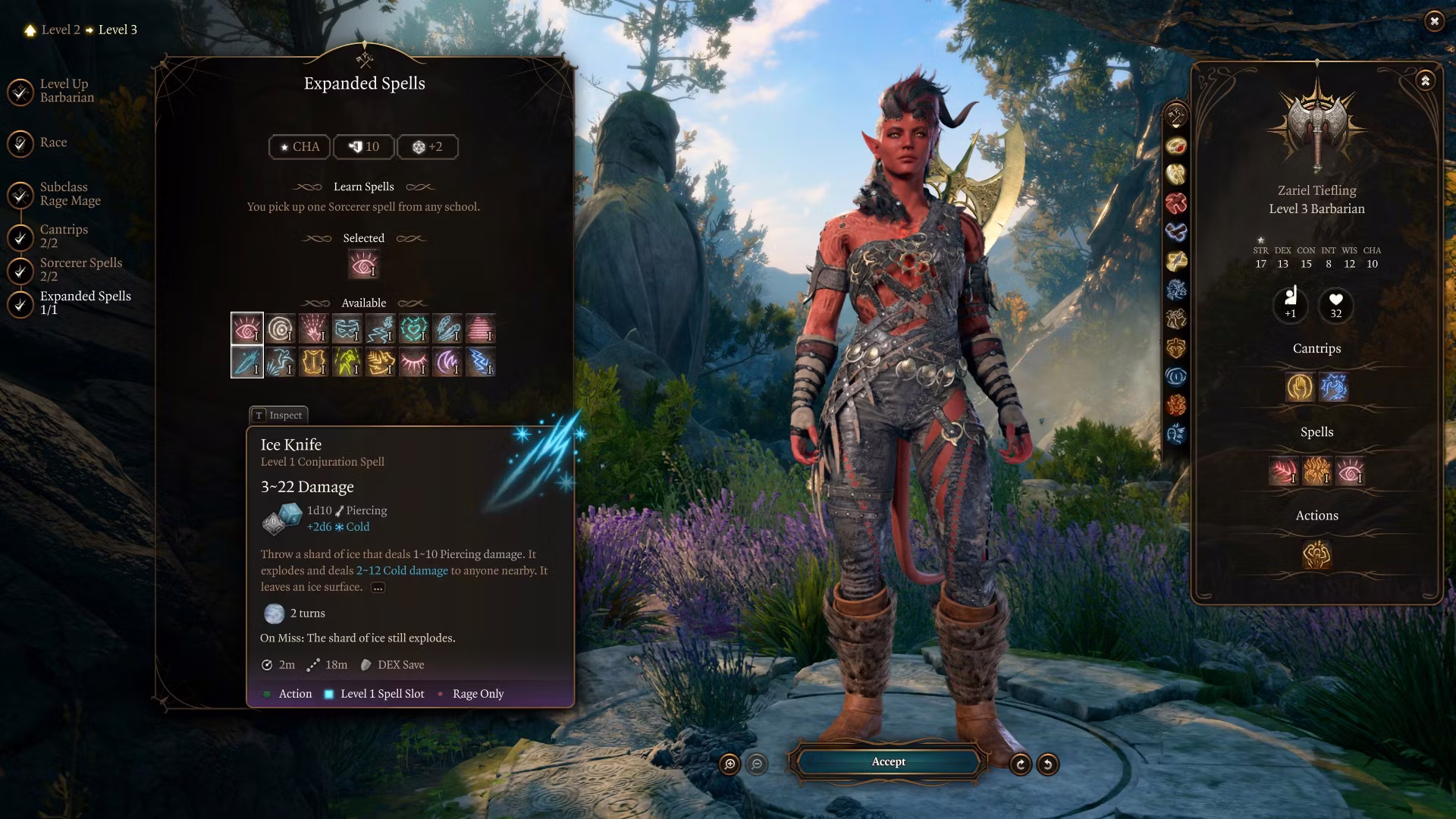Zoom in on the character preview

click(730, 764)
